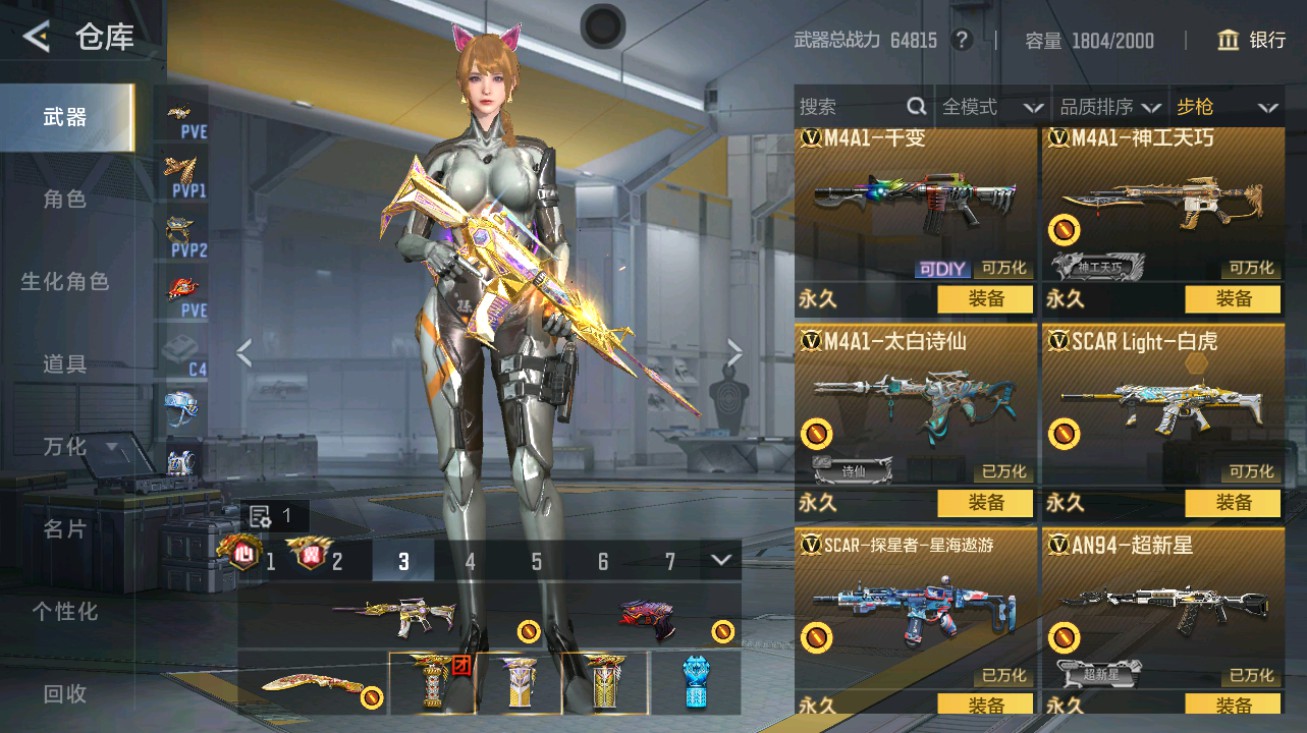The height and width of the screenshot is (733, 1307).
Task: Open the 全模式 mode filter dropdown
Action: tap(992, 107)
